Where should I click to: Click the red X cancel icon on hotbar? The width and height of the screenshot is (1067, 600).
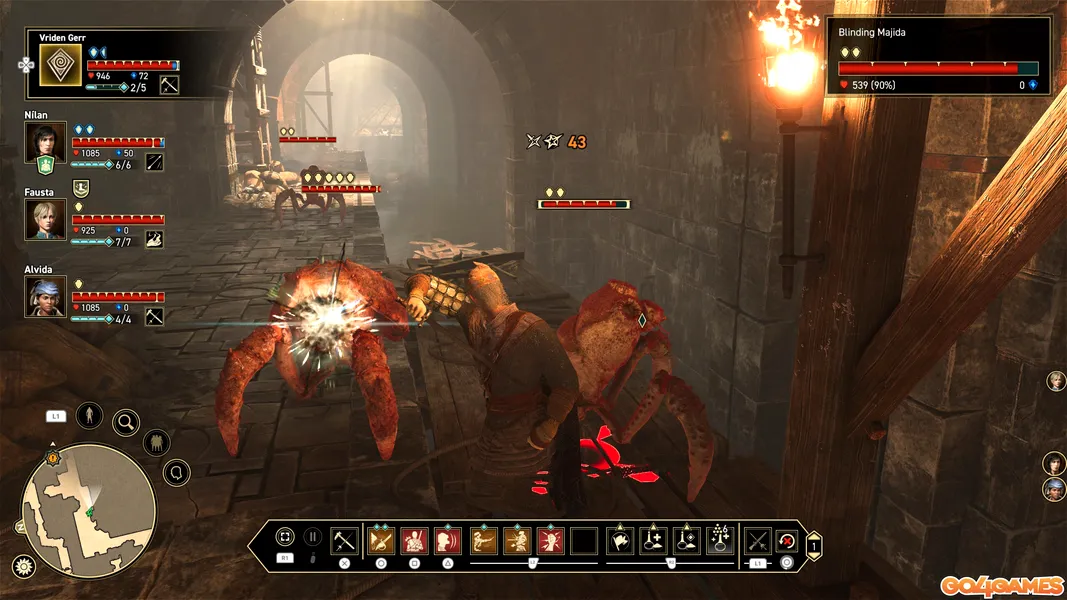pos(787,541)
